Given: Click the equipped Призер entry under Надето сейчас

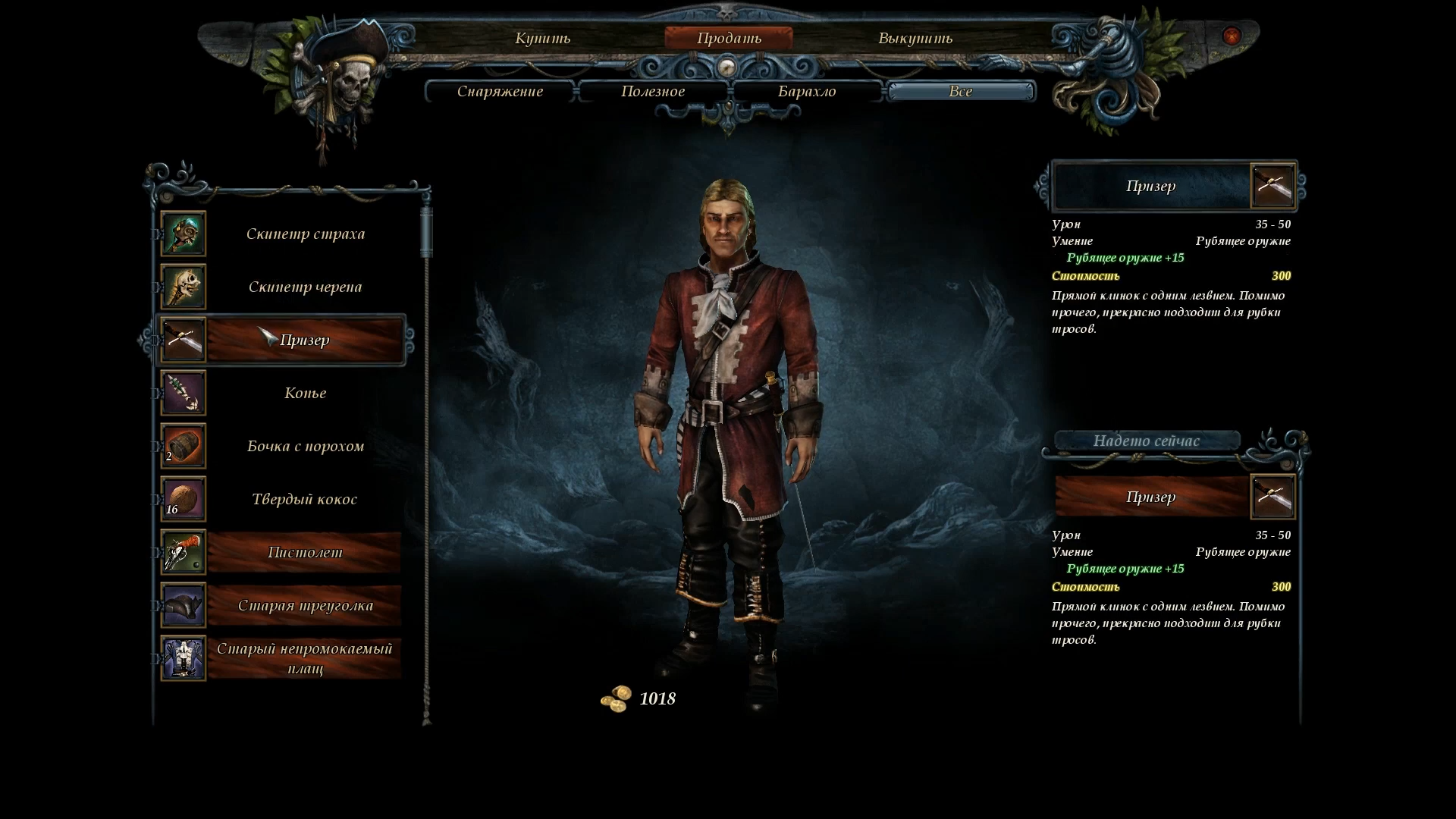Looking at the screenshot, I should click(x=1151, y=497).
